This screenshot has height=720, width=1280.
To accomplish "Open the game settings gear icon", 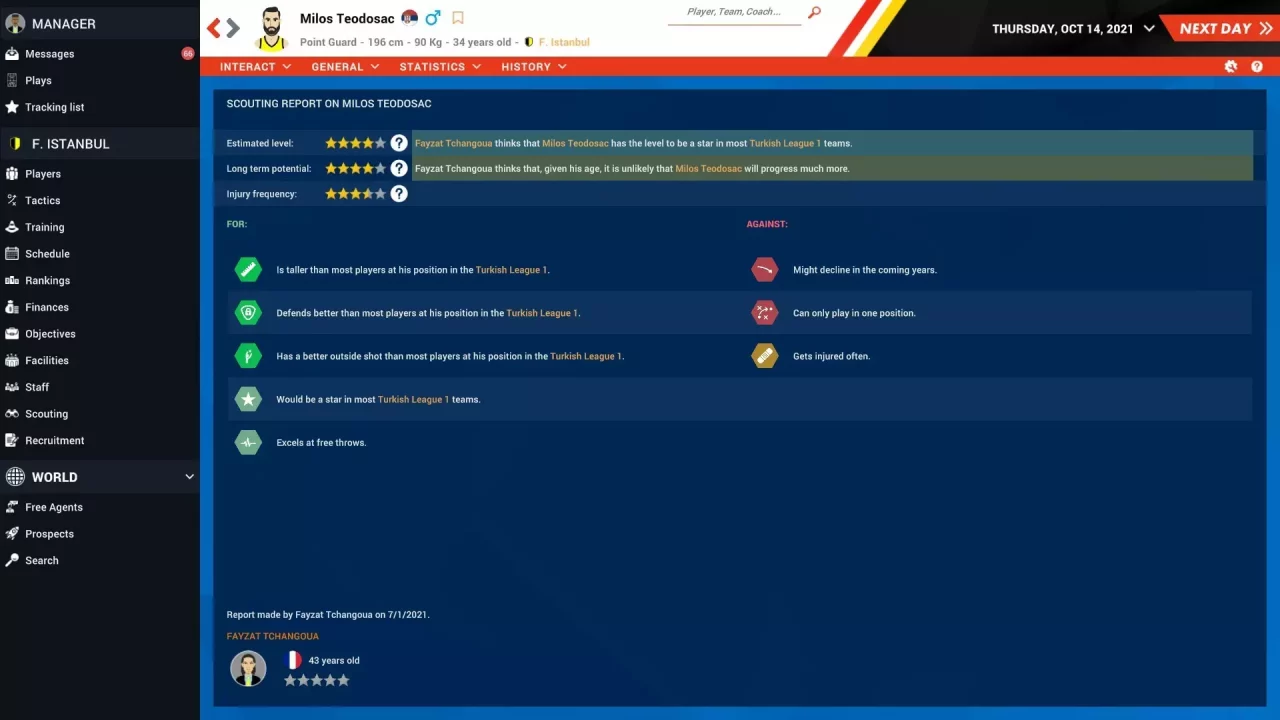I will point(1230,66).
